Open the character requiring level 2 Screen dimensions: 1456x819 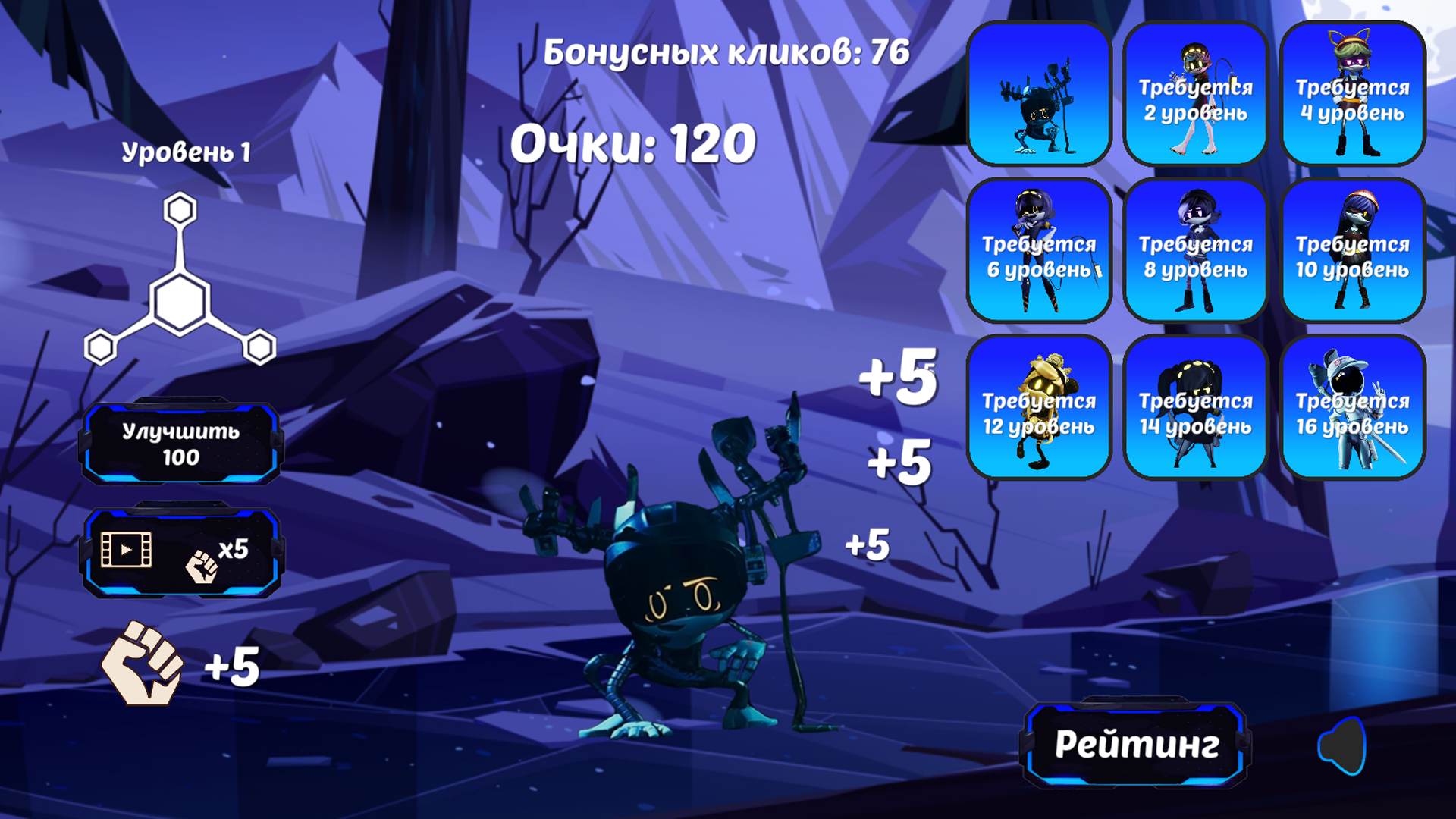[x=1195, y=93]
